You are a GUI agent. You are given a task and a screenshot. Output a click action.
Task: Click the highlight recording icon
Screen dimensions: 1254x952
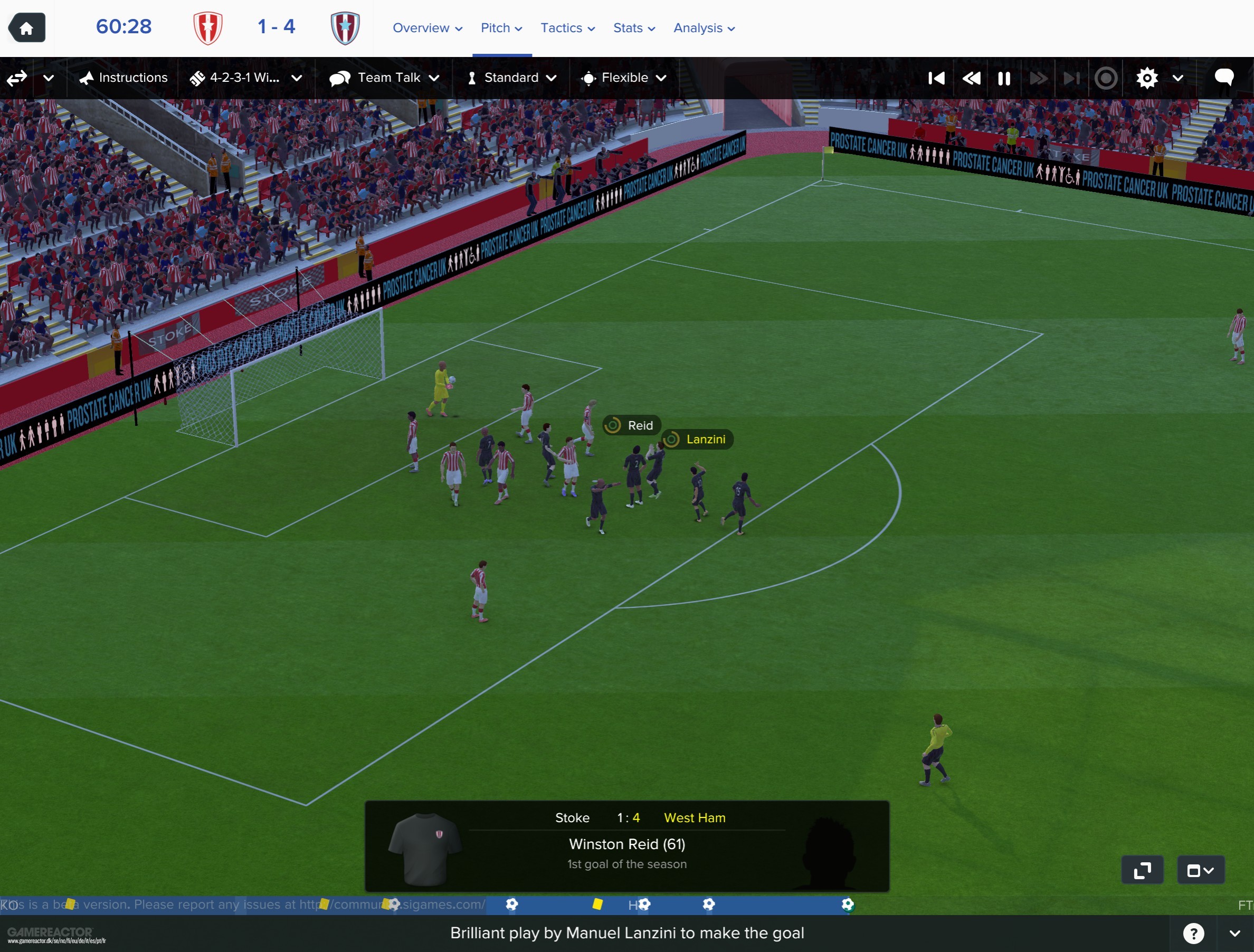[x=1106, y=78]
